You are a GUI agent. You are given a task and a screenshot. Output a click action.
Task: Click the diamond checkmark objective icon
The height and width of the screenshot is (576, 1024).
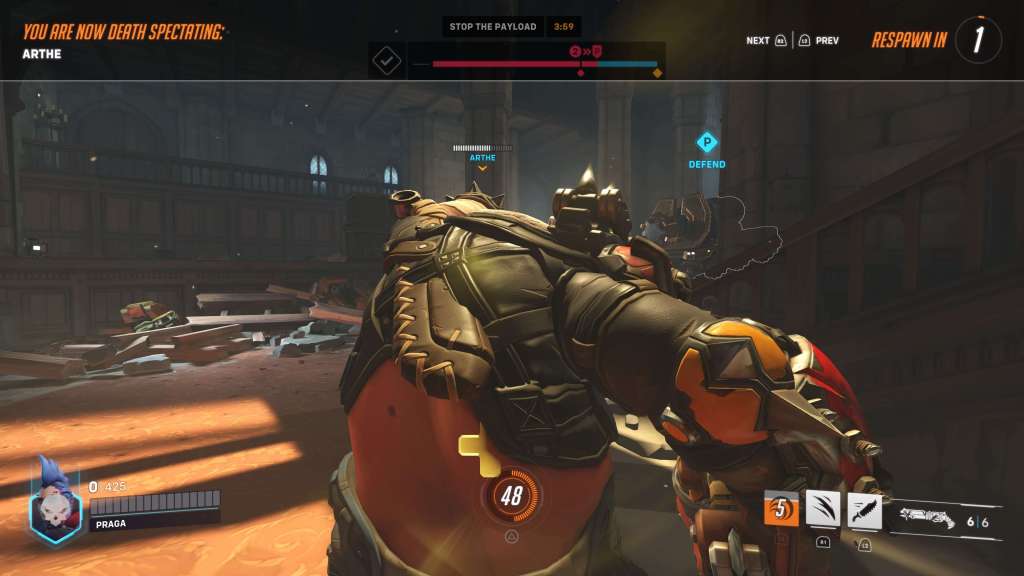coord(386,61)
